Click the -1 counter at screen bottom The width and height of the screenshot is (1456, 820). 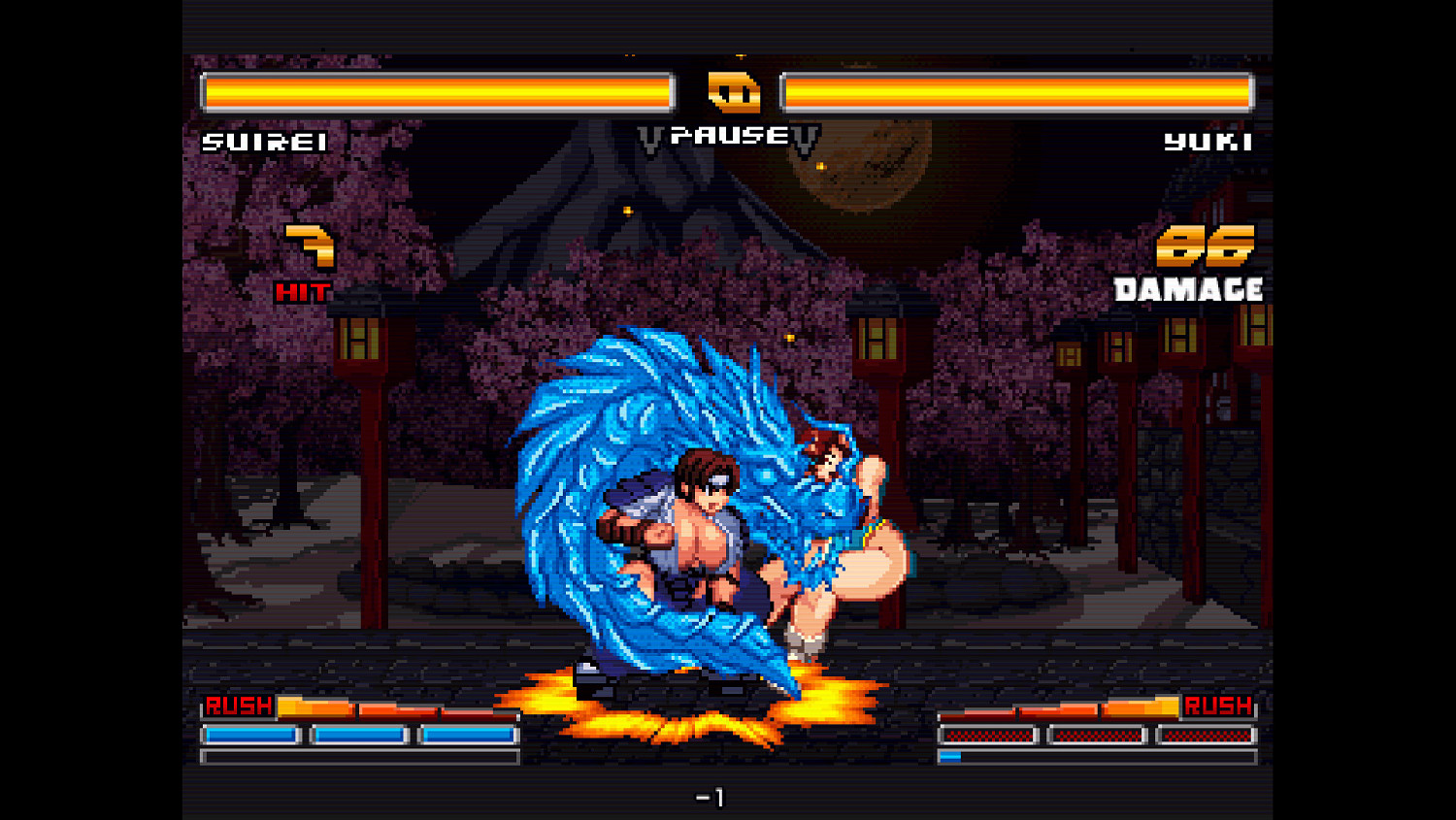click(712, 796)
